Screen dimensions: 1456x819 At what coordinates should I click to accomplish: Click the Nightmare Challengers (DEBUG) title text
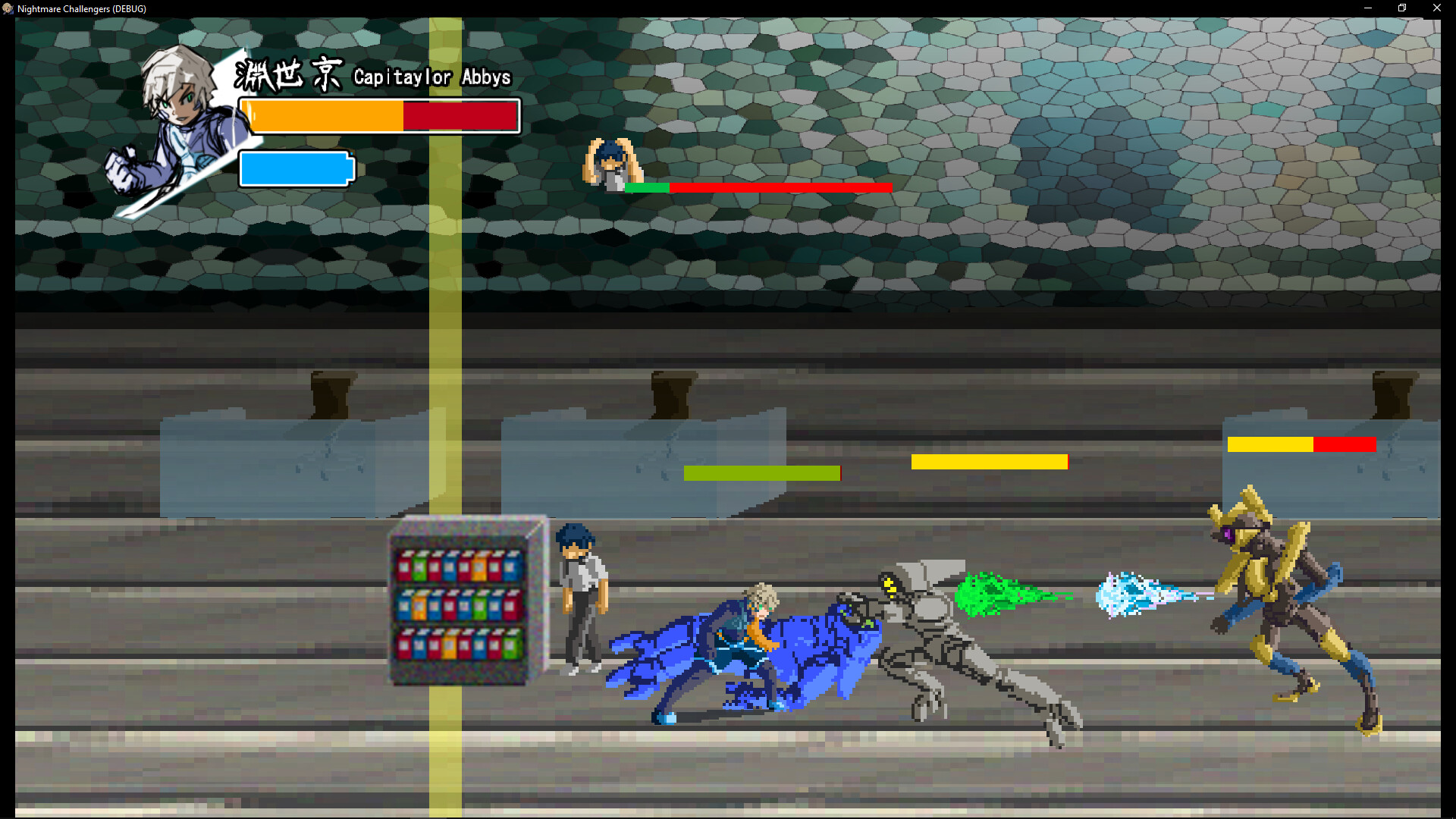pos(80,8)
